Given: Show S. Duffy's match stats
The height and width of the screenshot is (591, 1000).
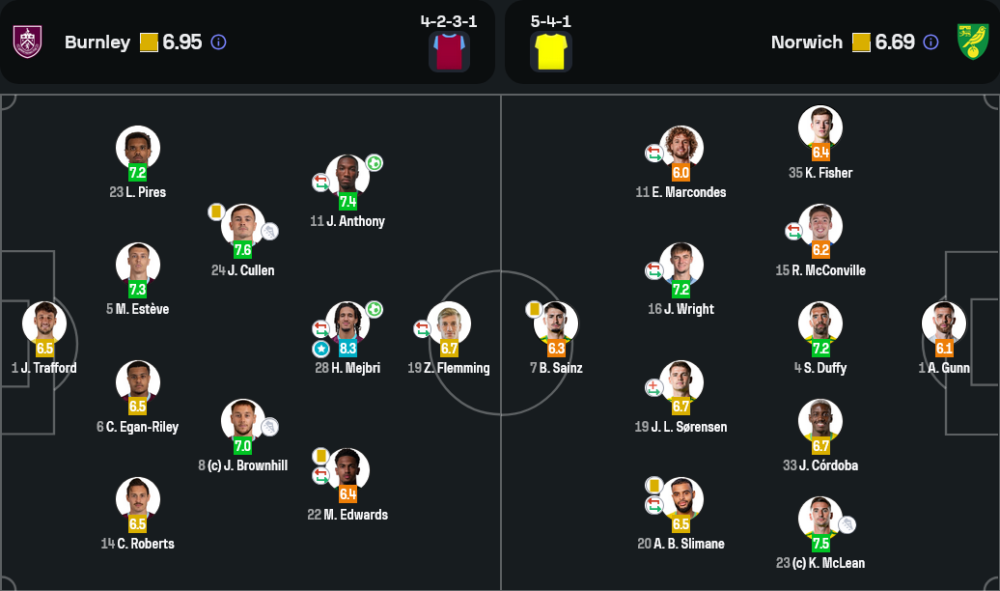Looking at the screenshot, I should 820,324.
